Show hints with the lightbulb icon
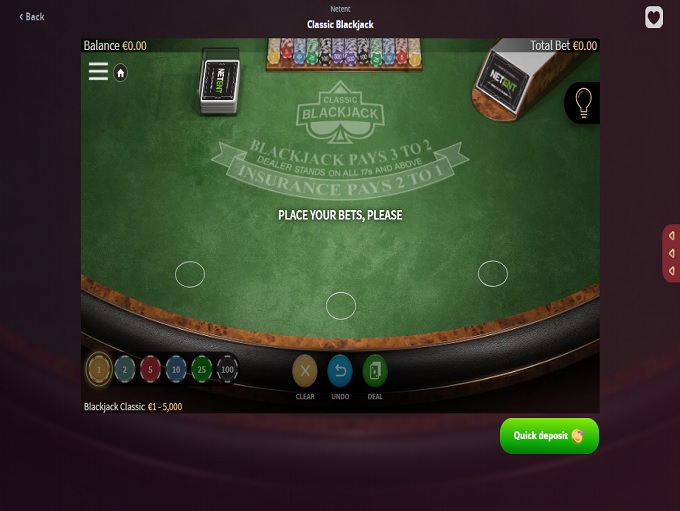Screen dimensions: 680x511 coord(583,102)
